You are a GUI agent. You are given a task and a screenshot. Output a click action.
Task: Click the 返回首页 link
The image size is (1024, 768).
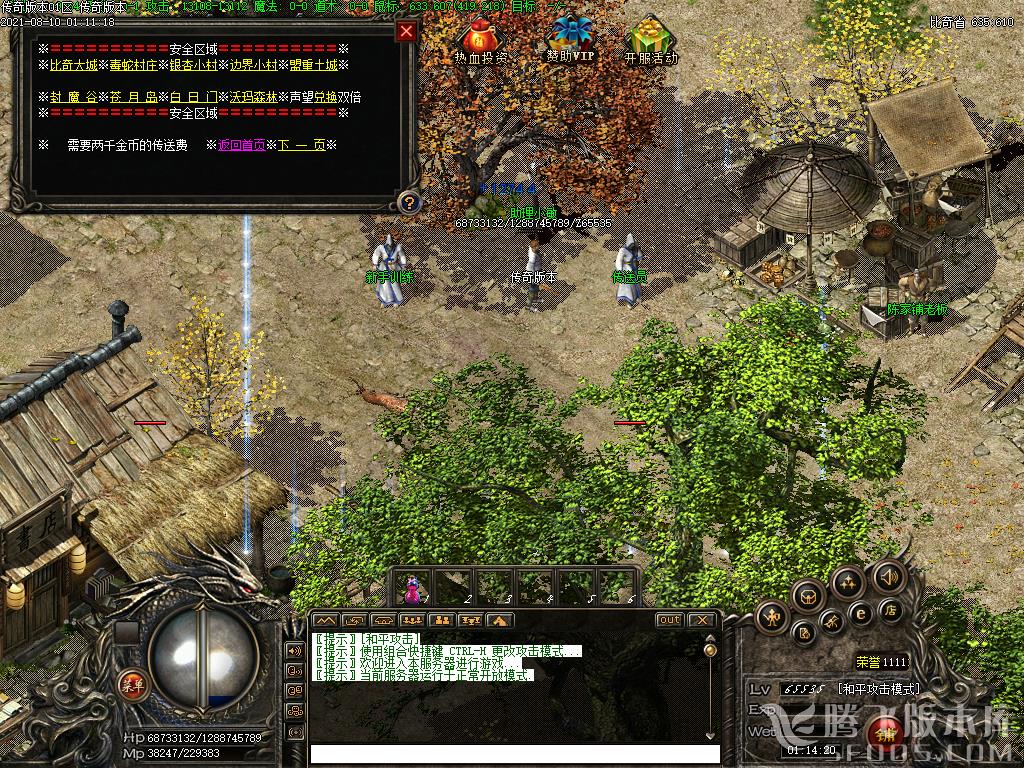coord(241,145)
